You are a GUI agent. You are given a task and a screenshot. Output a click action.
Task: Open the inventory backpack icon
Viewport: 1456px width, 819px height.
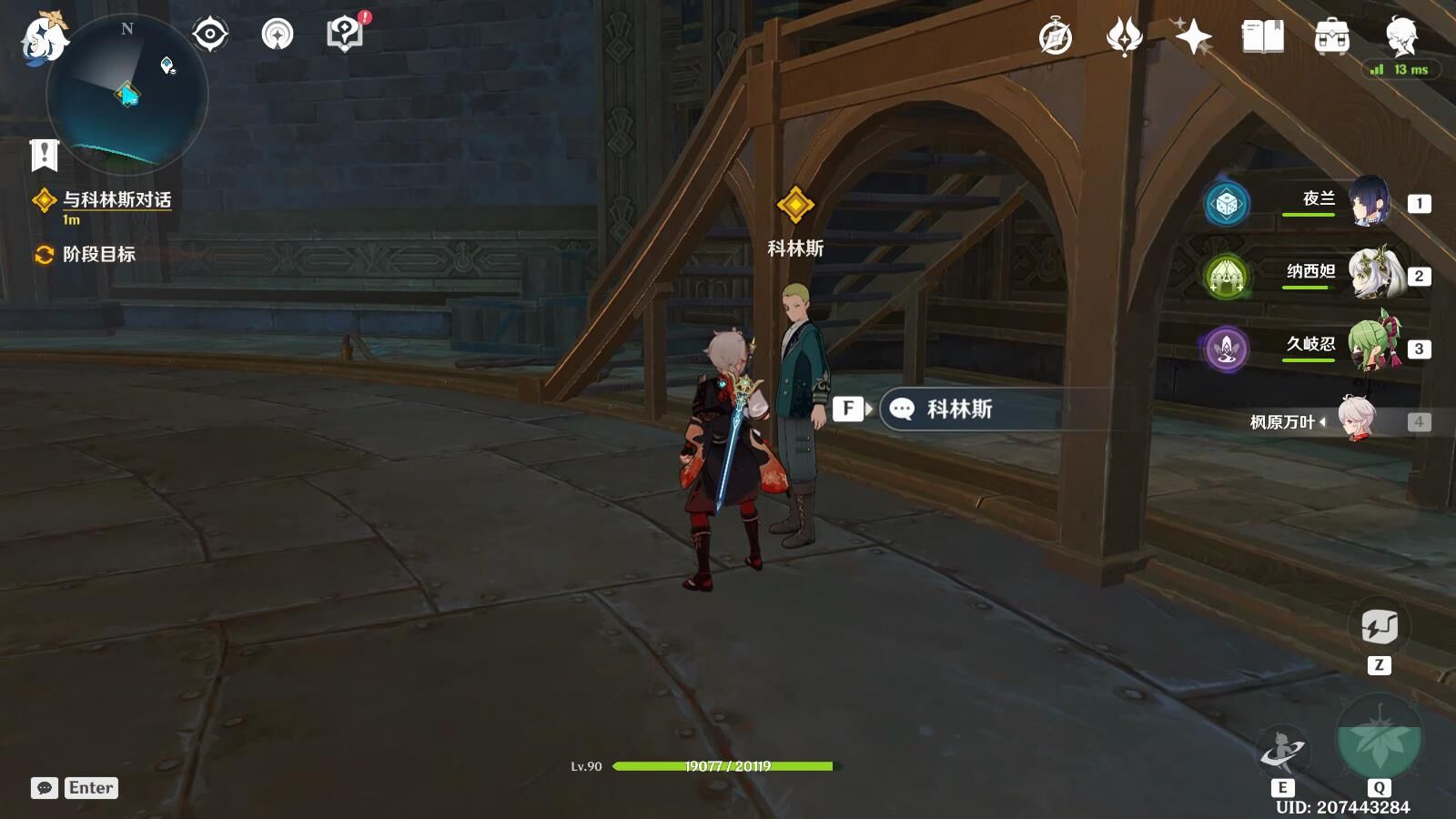(x=1331, y=37)
